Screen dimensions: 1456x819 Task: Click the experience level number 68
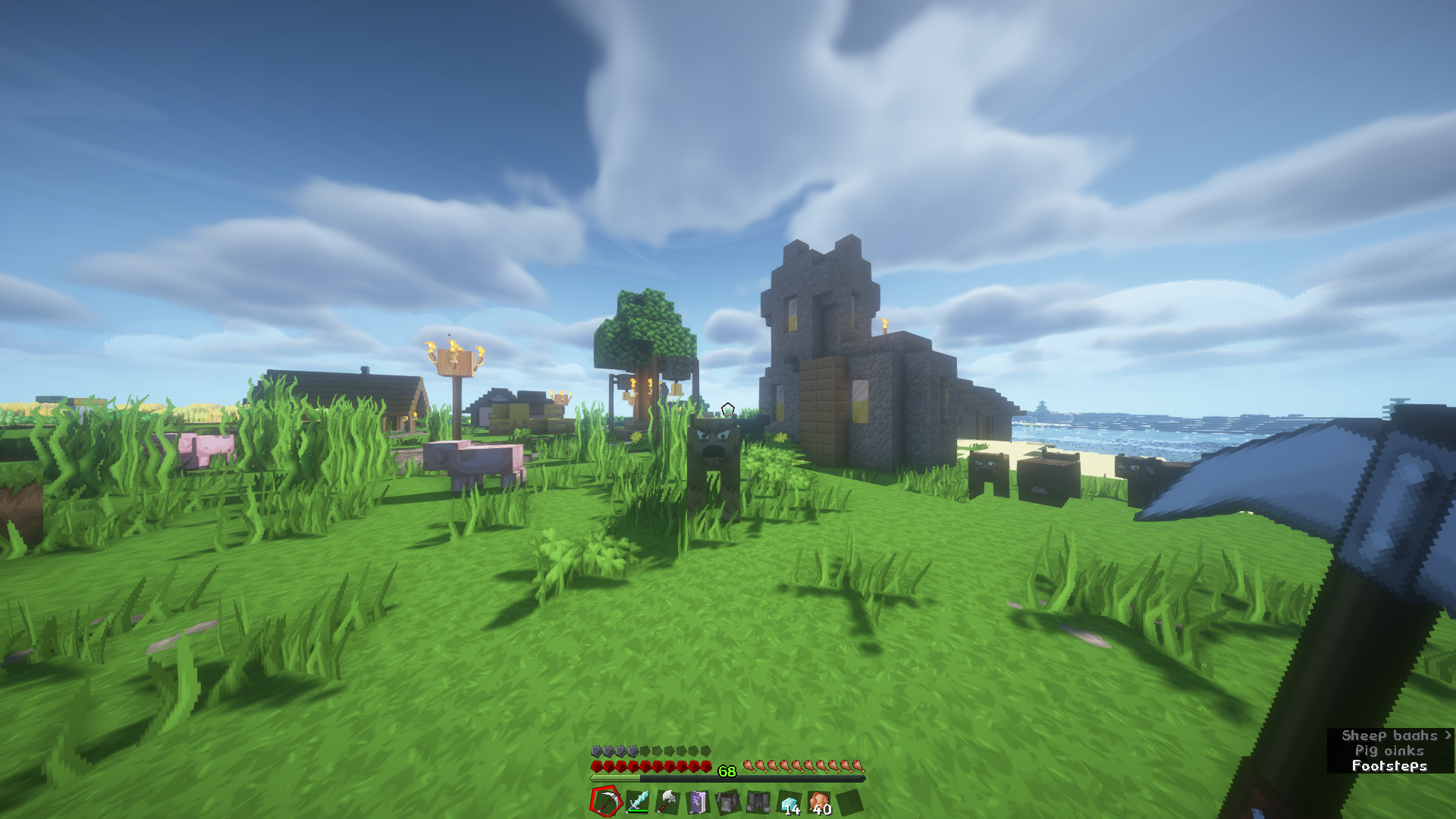[x=726, y=772]
